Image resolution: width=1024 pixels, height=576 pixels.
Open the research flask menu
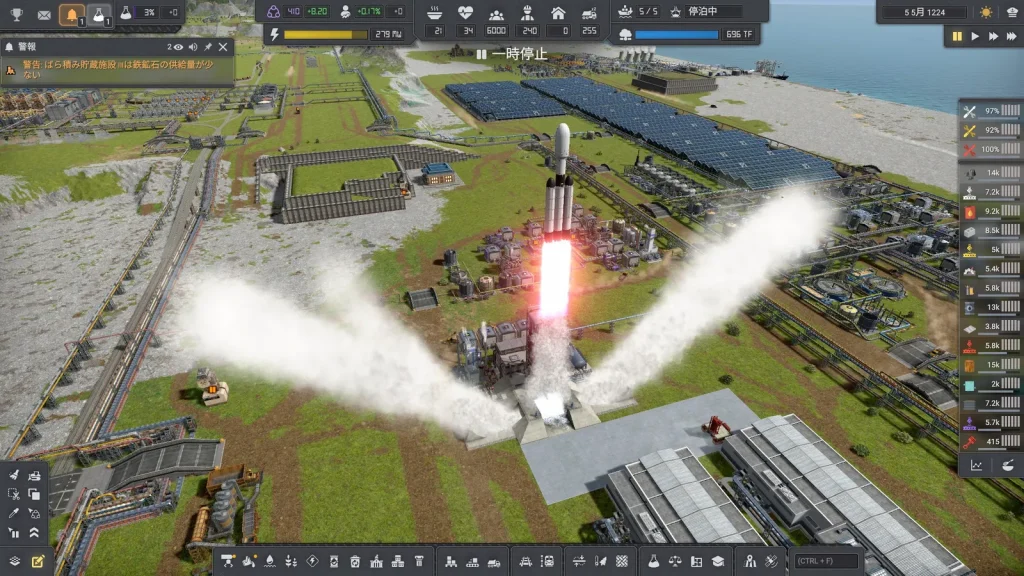click(652, 561)
